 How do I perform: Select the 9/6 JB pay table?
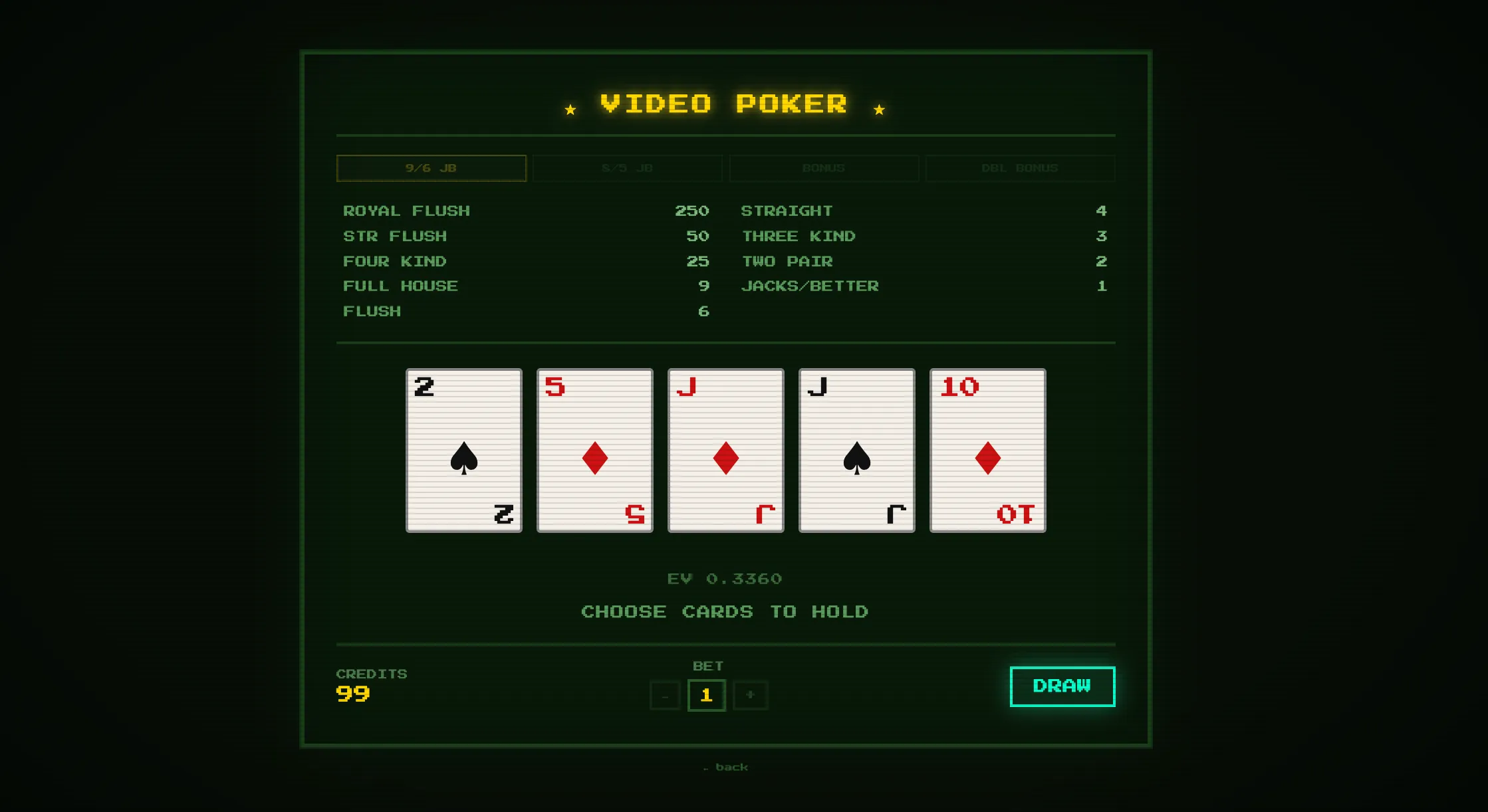point(431,168)
